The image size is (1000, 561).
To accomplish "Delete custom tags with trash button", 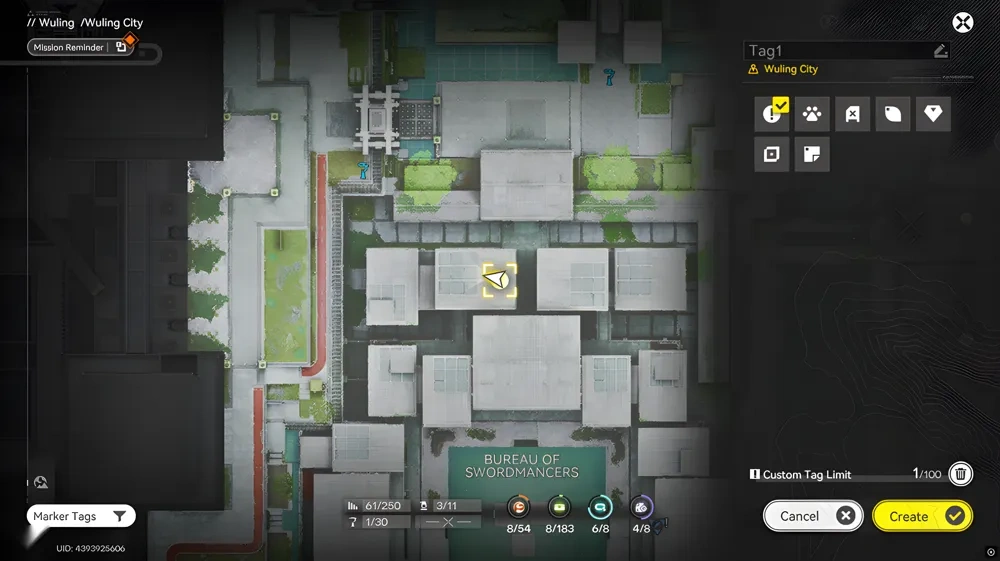I will coord(960,474).
